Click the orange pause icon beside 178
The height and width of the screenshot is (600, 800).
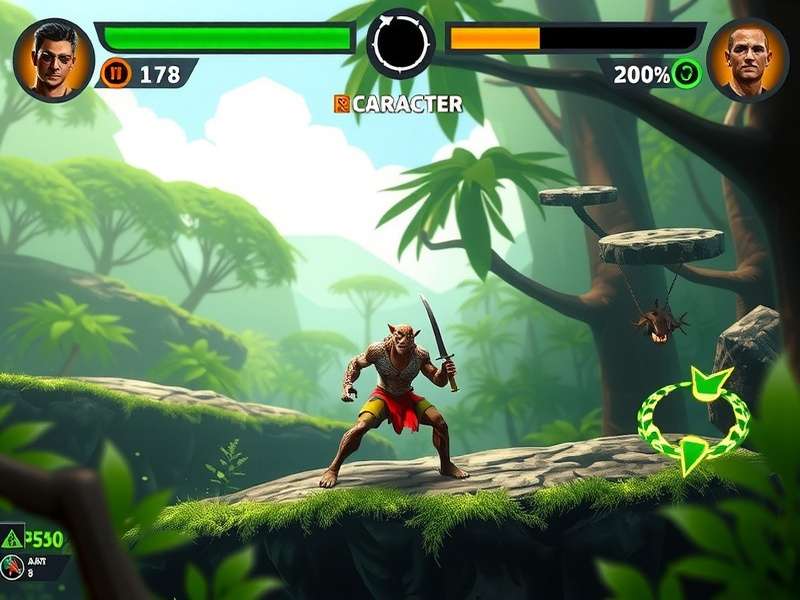click(116, 73)
